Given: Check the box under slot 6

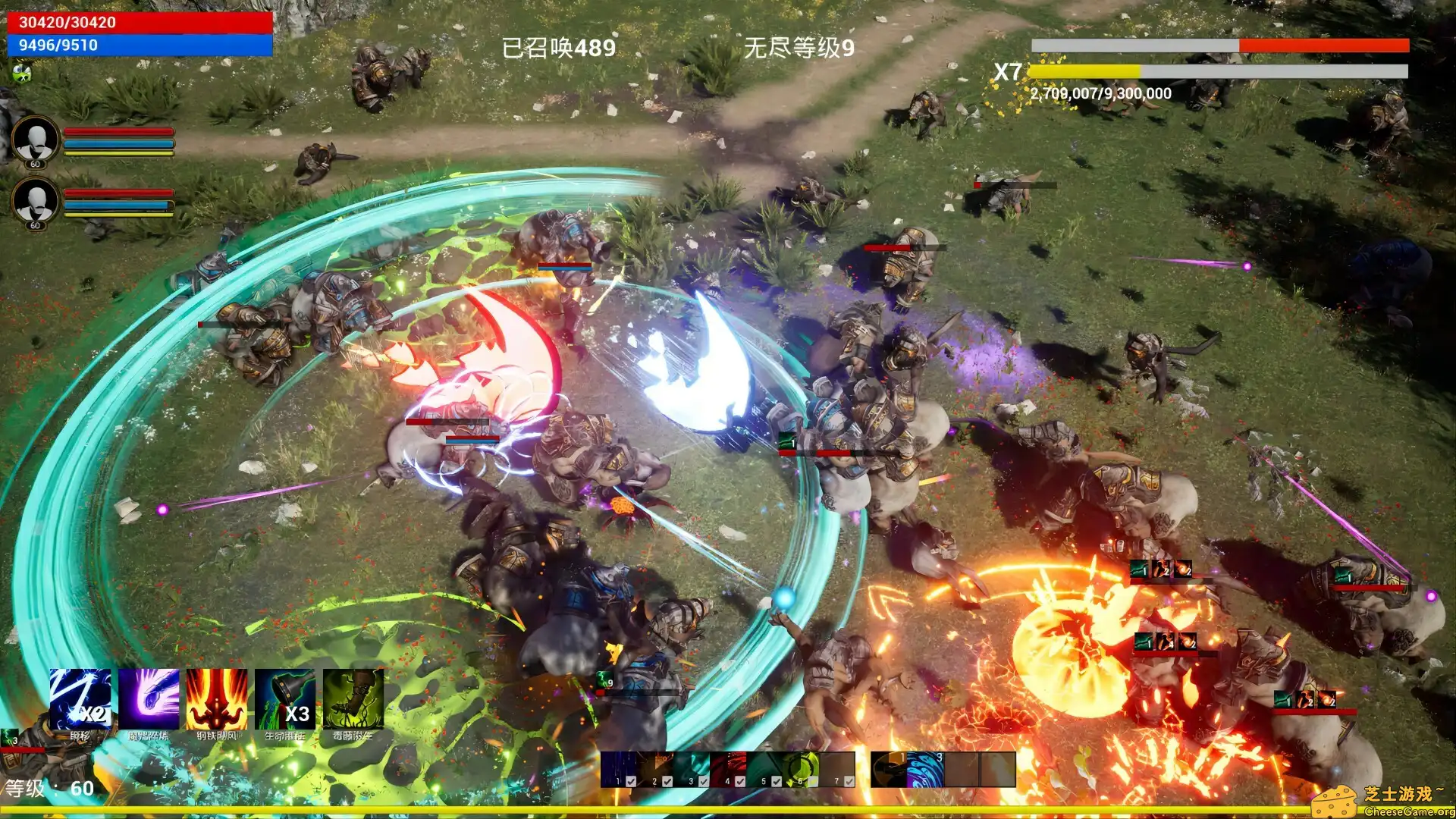Looking at the screenshot, I should (x=813, y=780).
